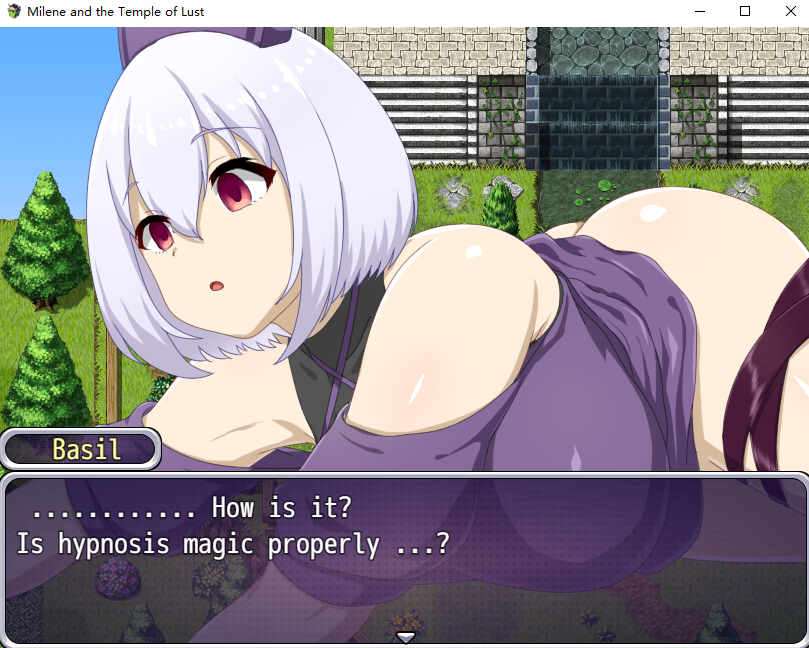Minimize the game window

click(x=699, y=11)
